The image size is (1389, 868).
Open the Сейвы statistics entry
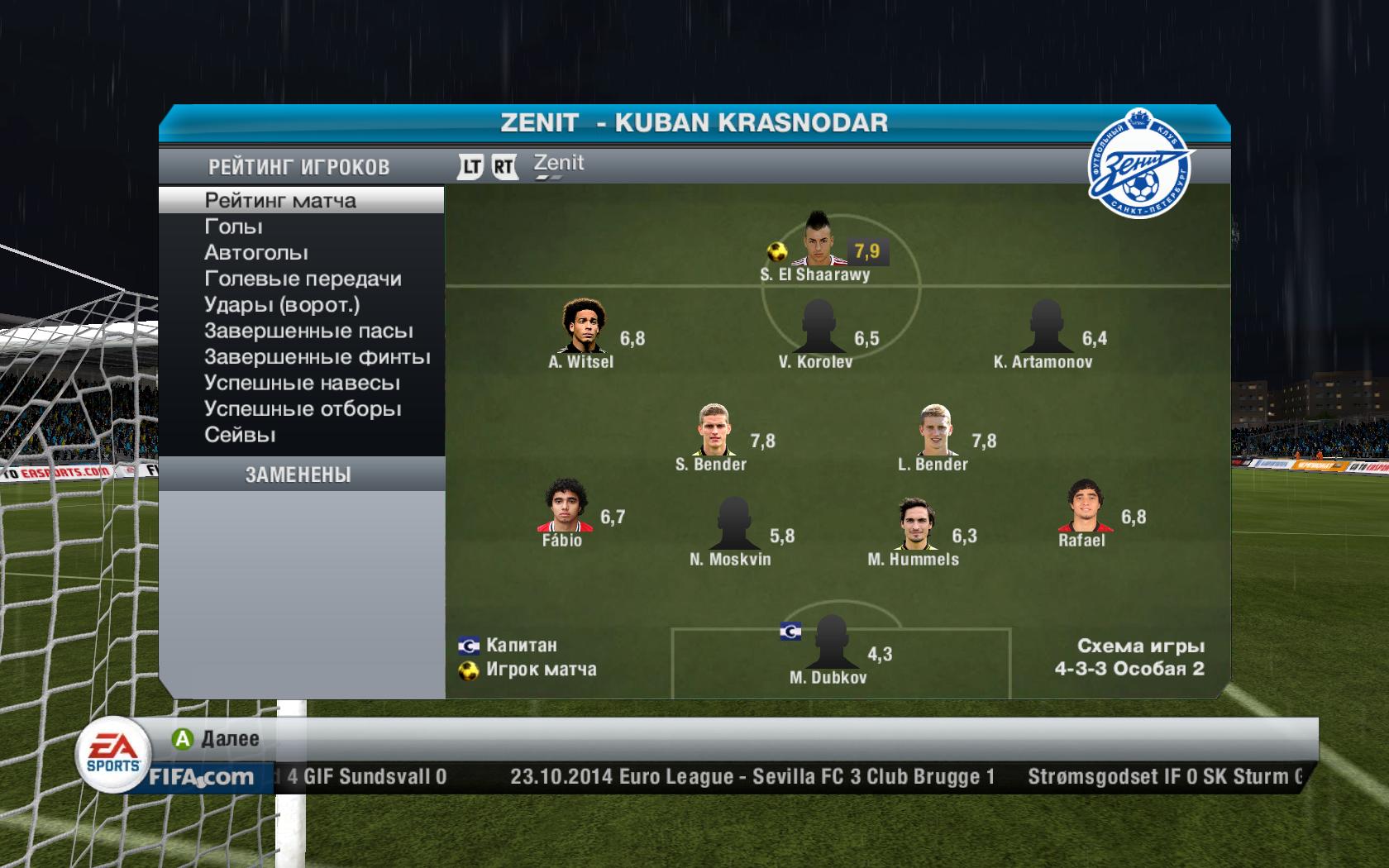240,436
